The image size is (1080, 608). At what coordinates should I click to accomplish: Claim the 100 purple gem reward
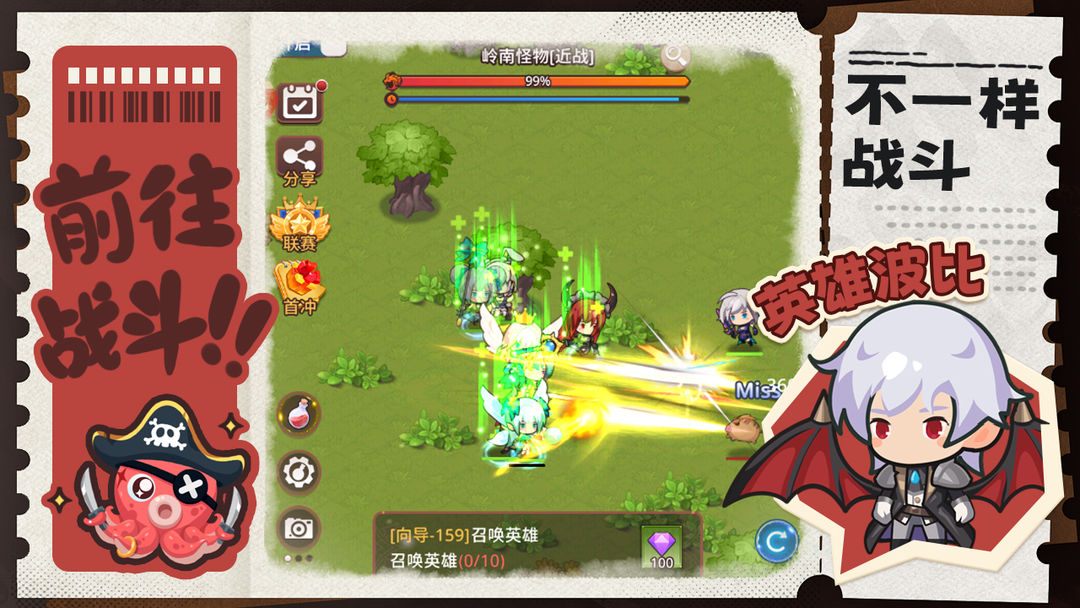pos(662,546)
